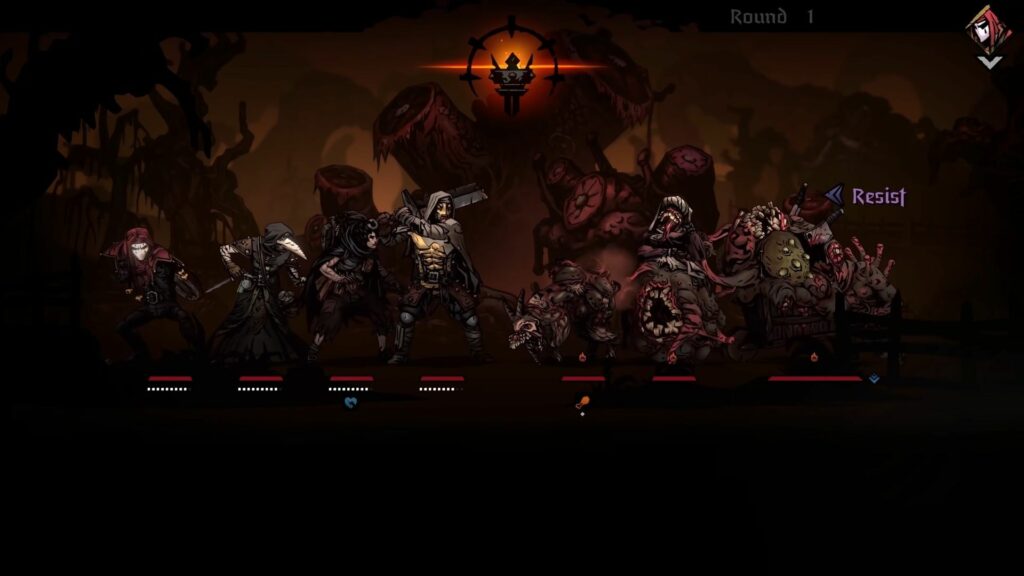Expand the turn order with the down chevron
The width and height of the screenshot is (1024, 576).
(x=989, y=62)
